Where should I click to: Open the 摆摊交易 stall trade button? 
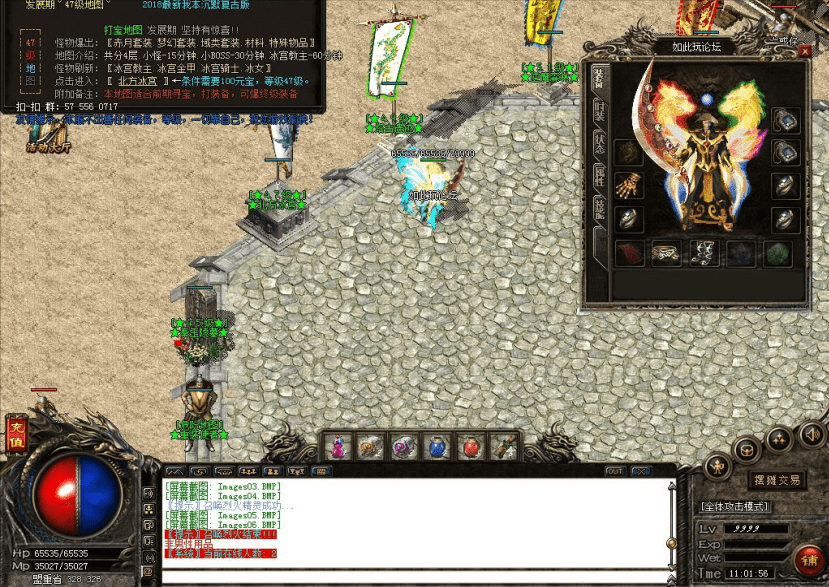point(777,480)
